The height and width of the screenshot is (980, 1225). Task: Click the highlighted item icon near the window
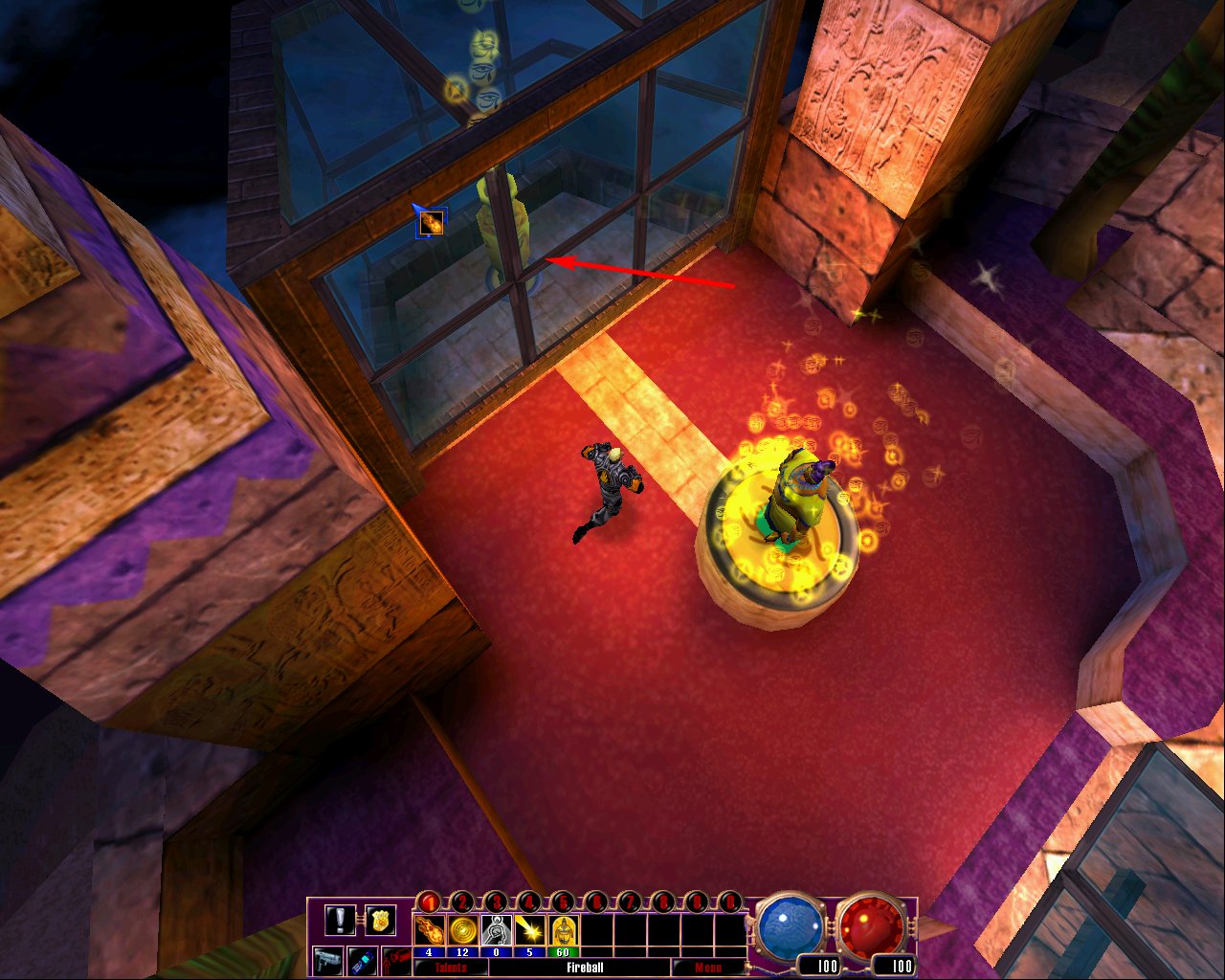430,222
